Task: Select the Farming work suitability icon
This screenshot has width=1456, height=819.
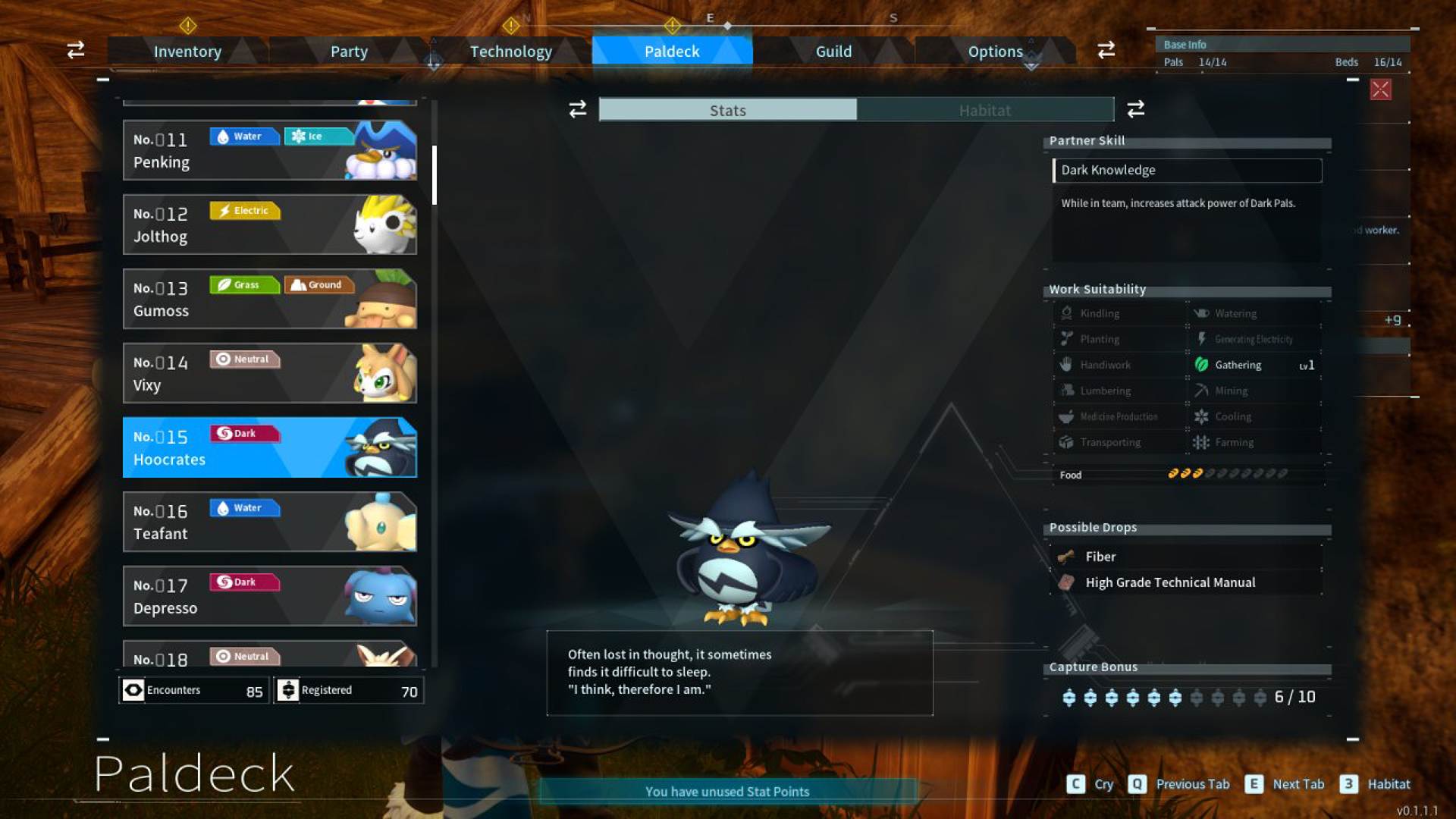Action: (x=1203, y=442)
